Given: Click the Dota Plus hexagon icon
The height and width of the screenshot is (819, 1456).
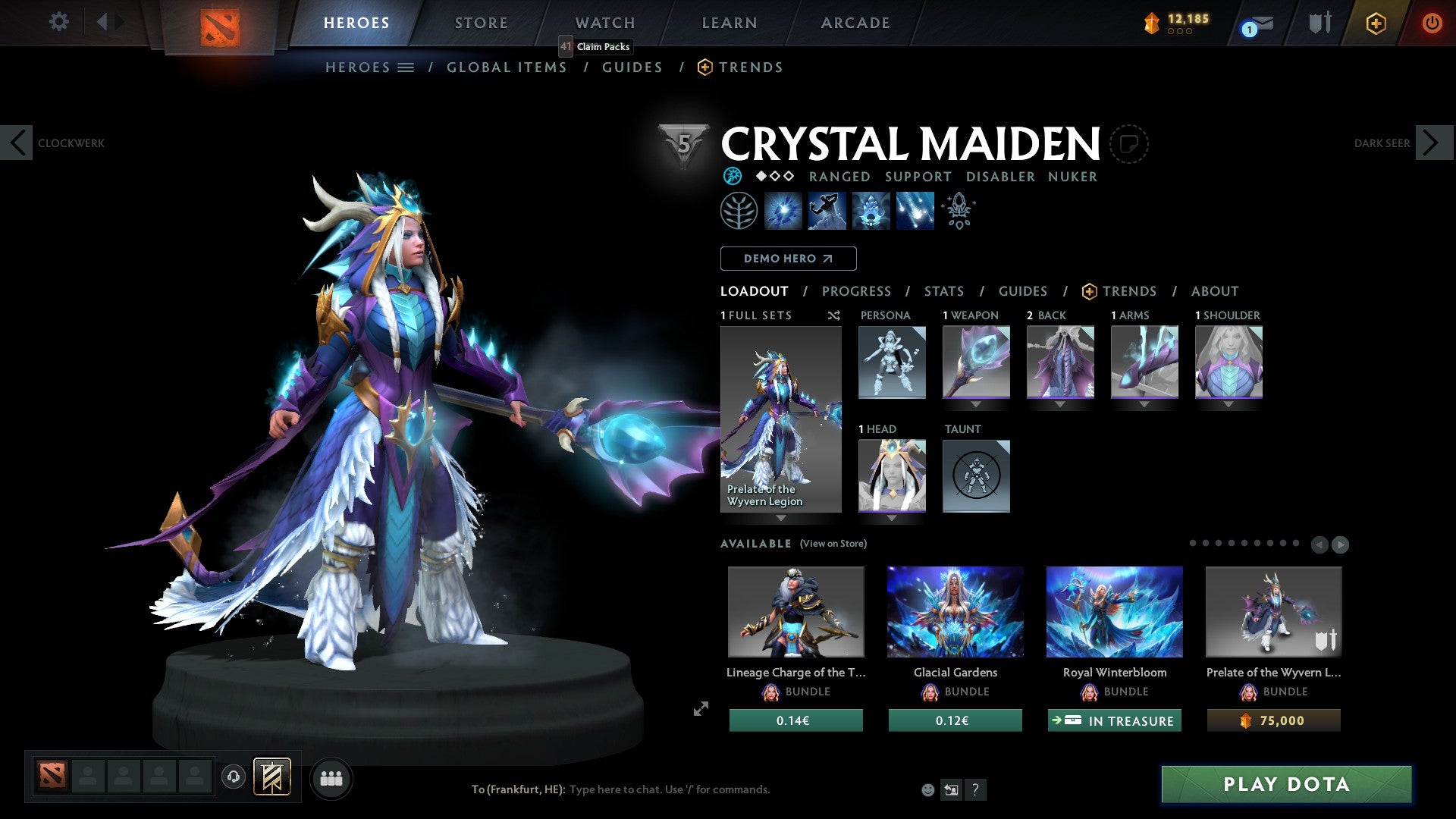Looking at the screenshot, I should point(1375,23).
